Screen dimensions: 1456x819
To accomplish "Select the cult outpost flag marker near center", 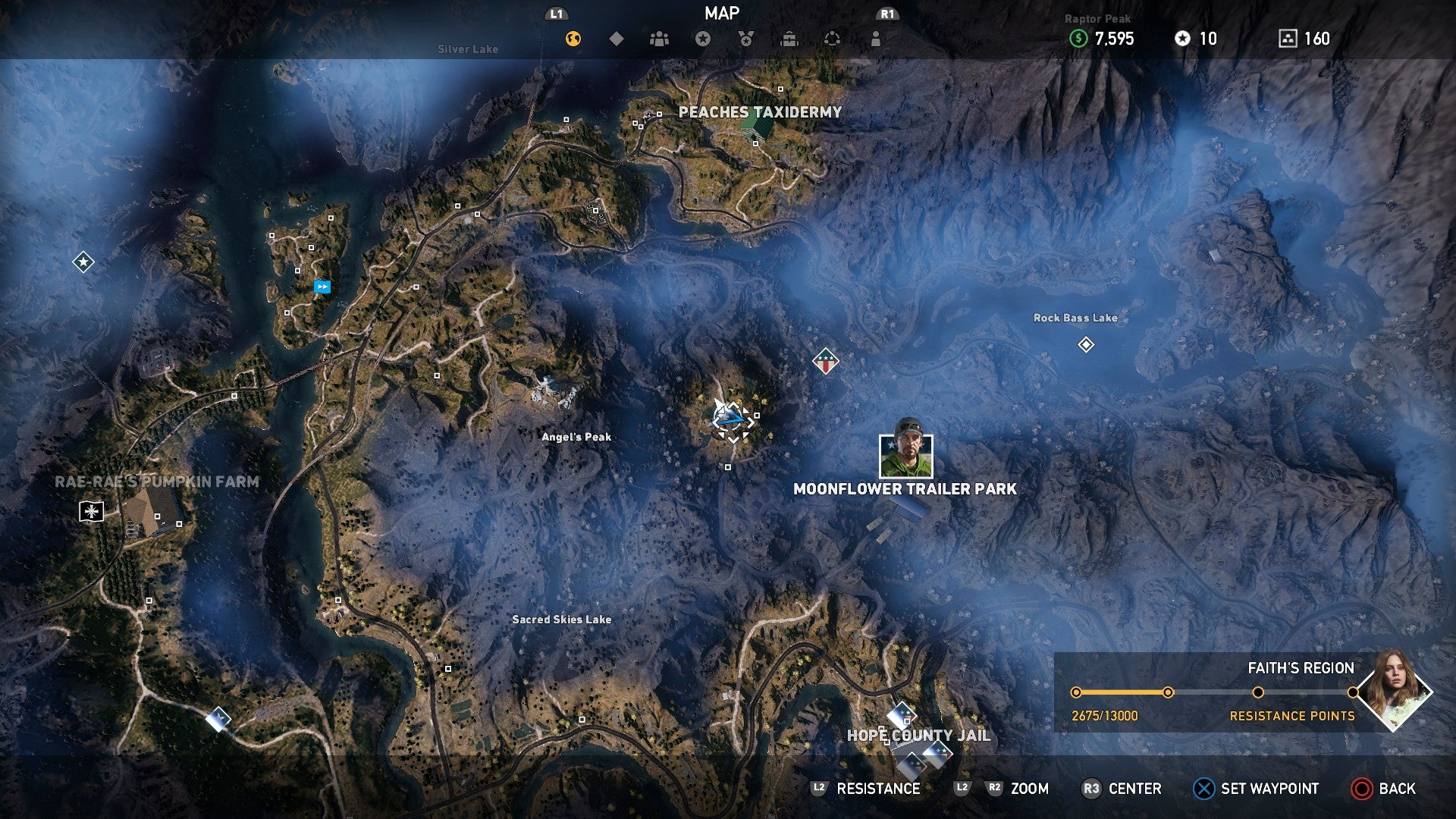I will click(824, 362).
